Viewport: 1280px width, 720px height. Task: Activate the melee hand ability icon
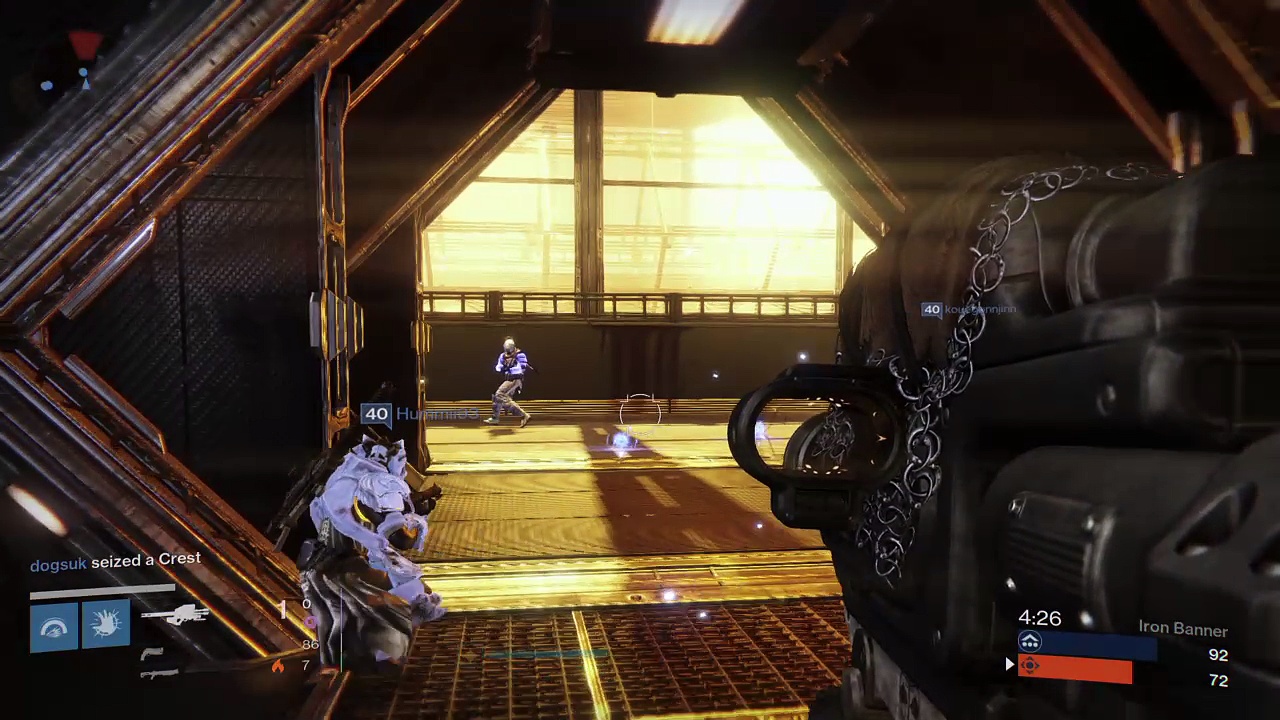106,625
